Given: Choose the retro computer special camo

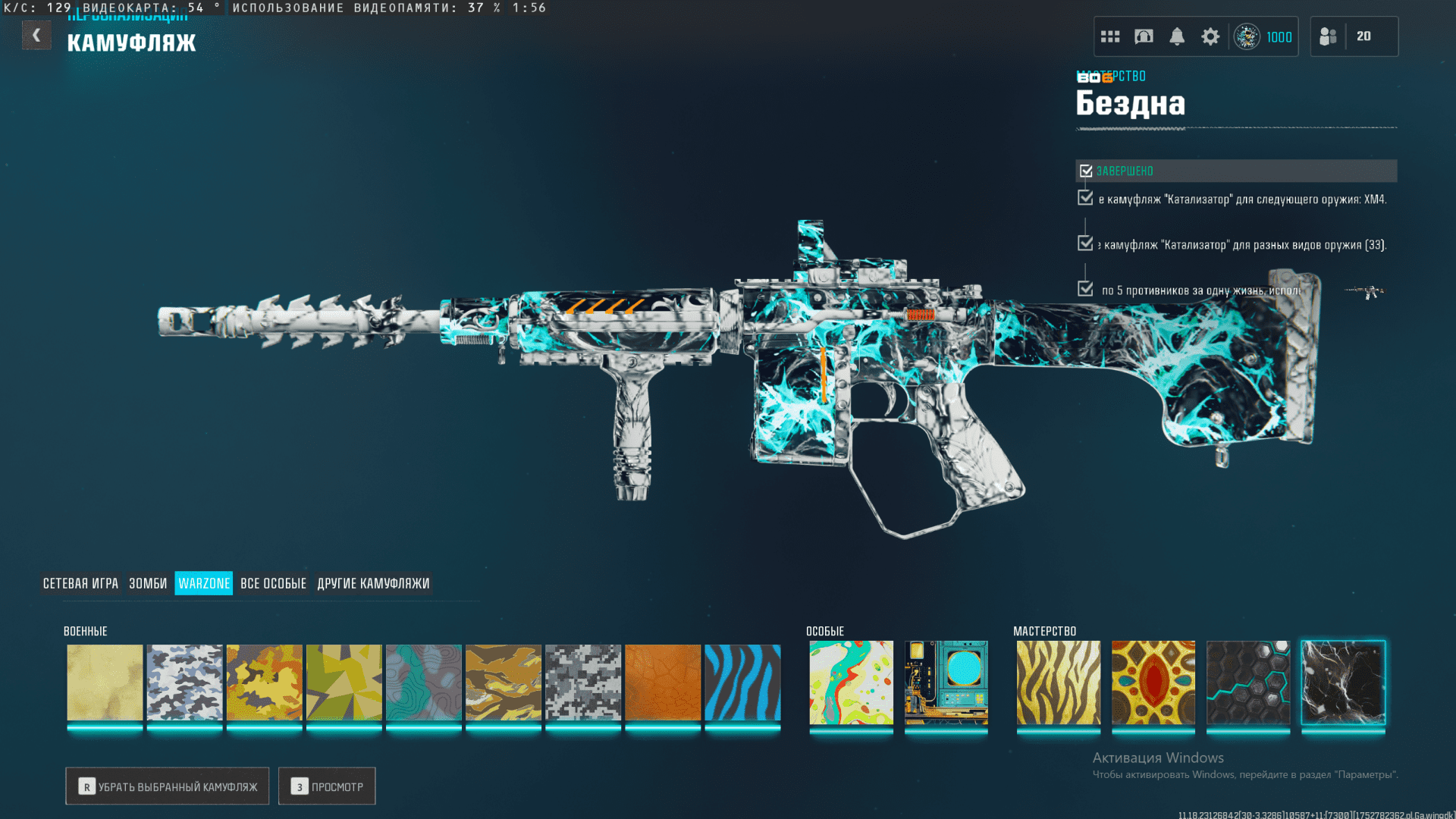Looking at the screenshot, I should [x=946, y=682].
